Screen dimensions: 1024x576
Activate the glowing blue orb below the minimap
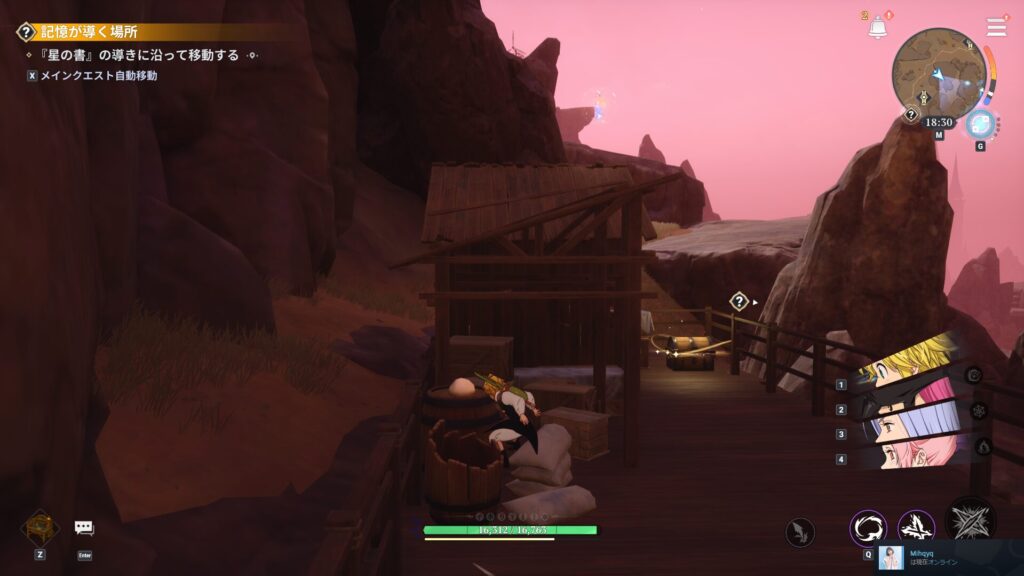[x=980, y=124]
